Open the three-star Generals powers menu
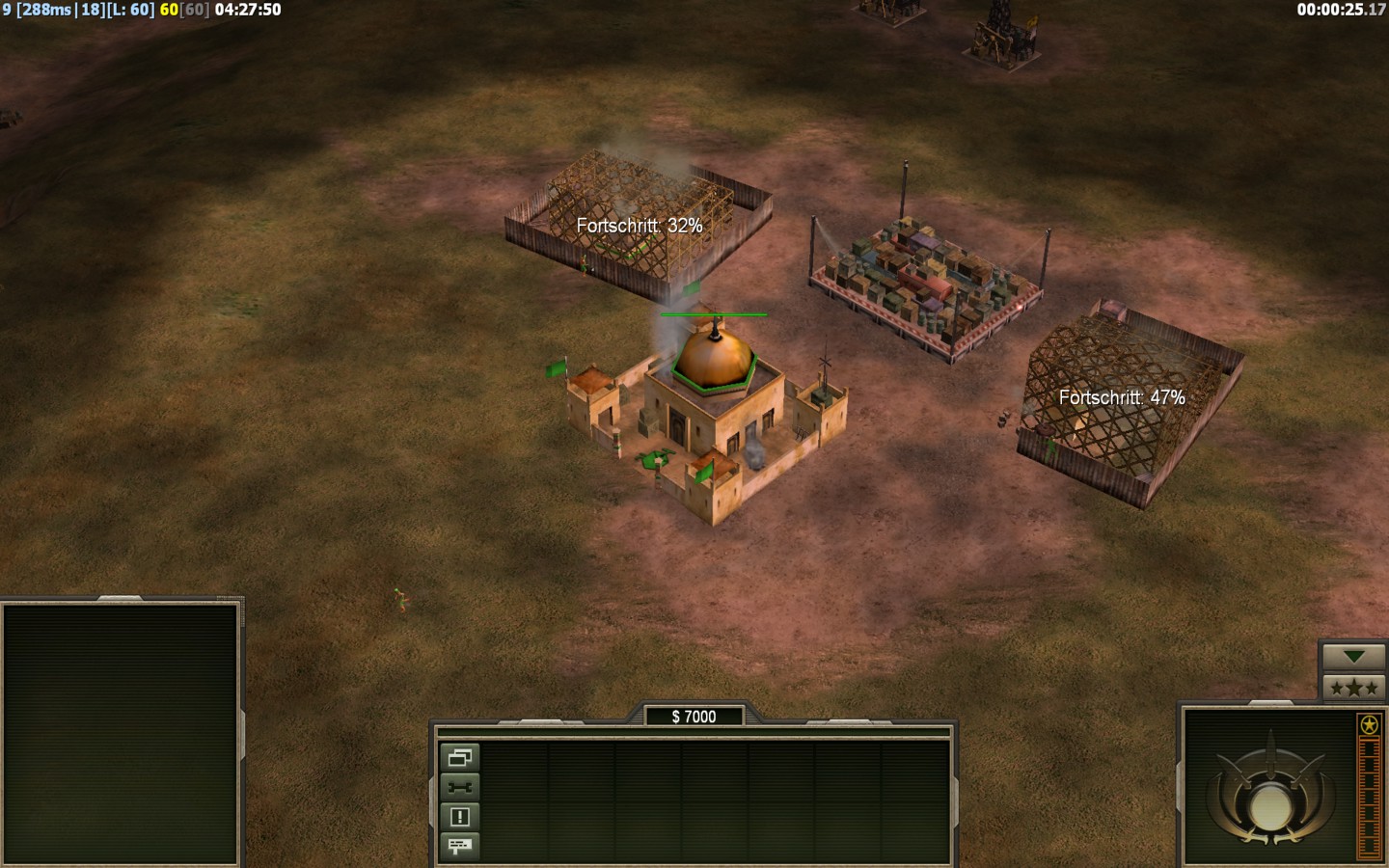Screen dimensions: 1389x868 pos(1353,688)
